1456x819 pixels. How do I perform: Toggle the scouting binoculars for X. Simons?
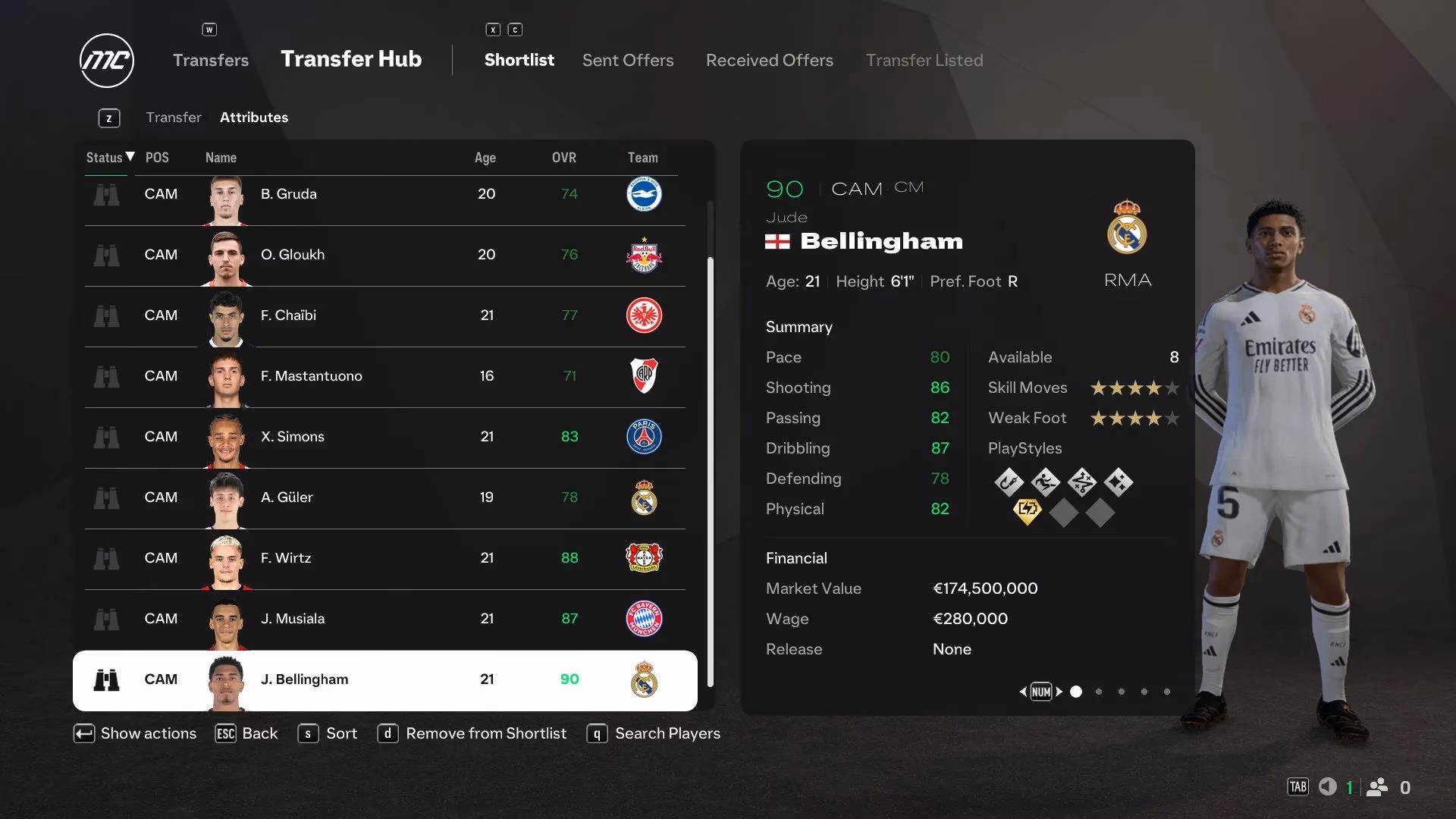(x=107, y=437)
